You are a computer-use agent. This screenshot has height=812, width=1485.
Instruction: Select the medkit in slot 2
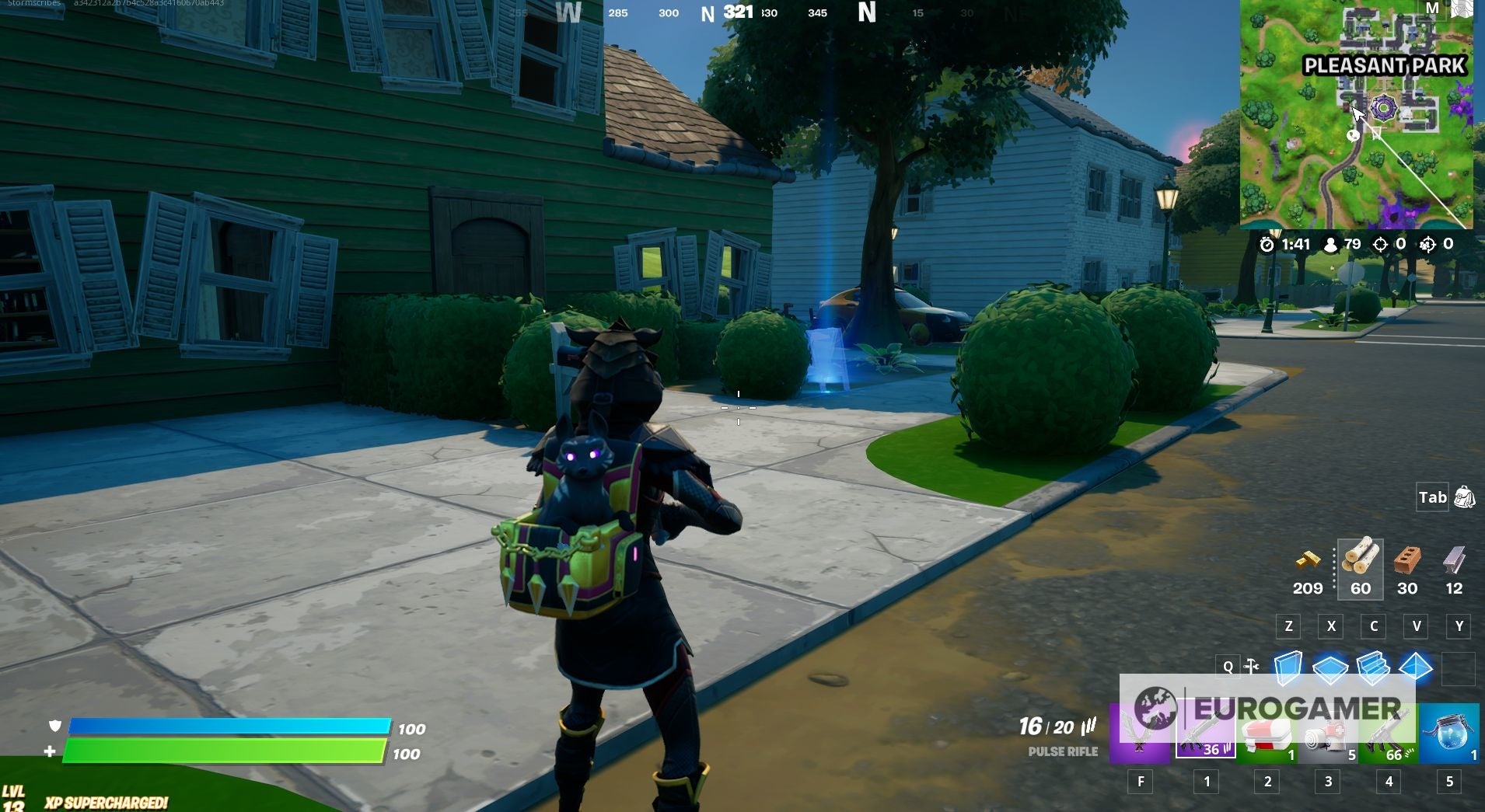point(1266,729)
